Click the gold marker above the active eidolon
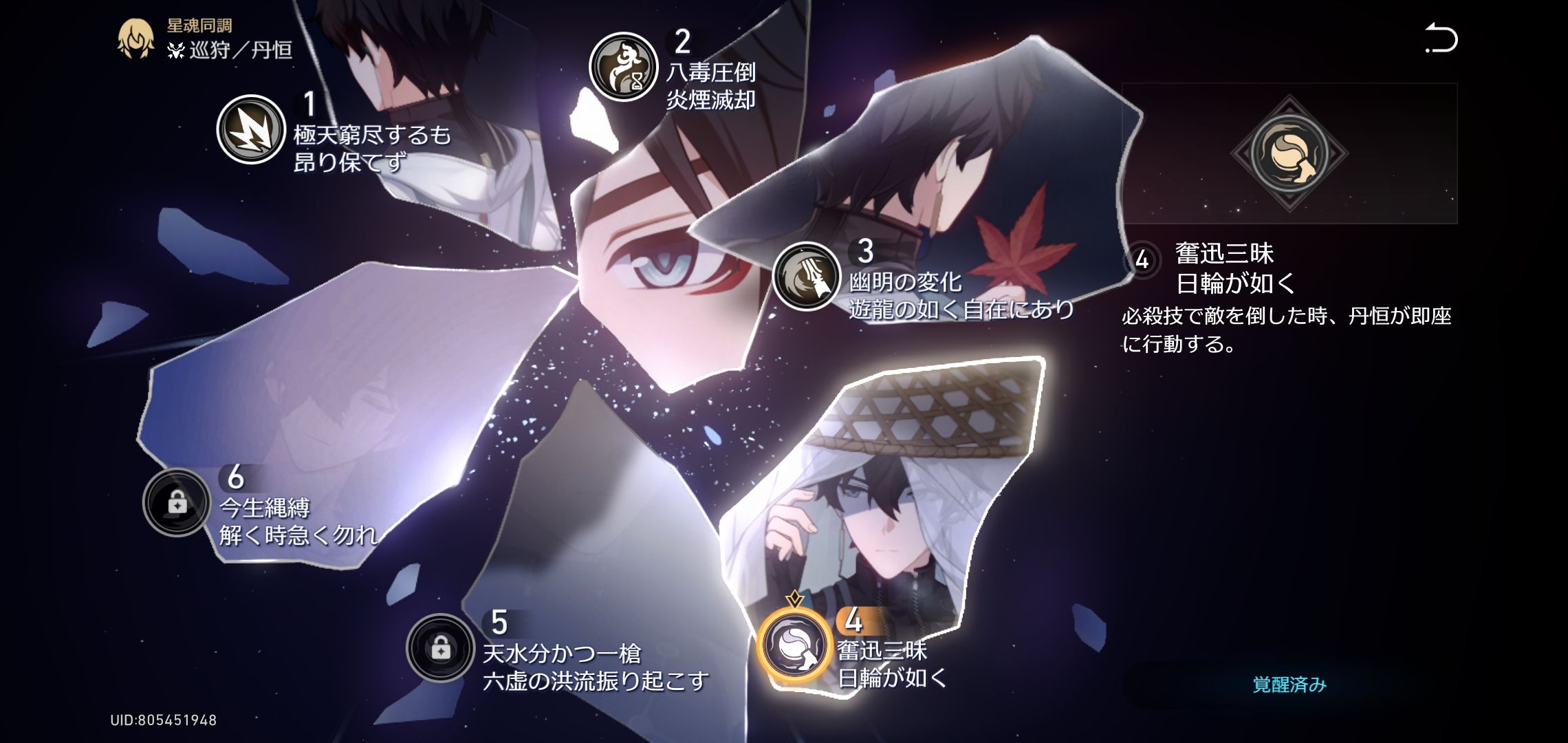 [794, 599]
